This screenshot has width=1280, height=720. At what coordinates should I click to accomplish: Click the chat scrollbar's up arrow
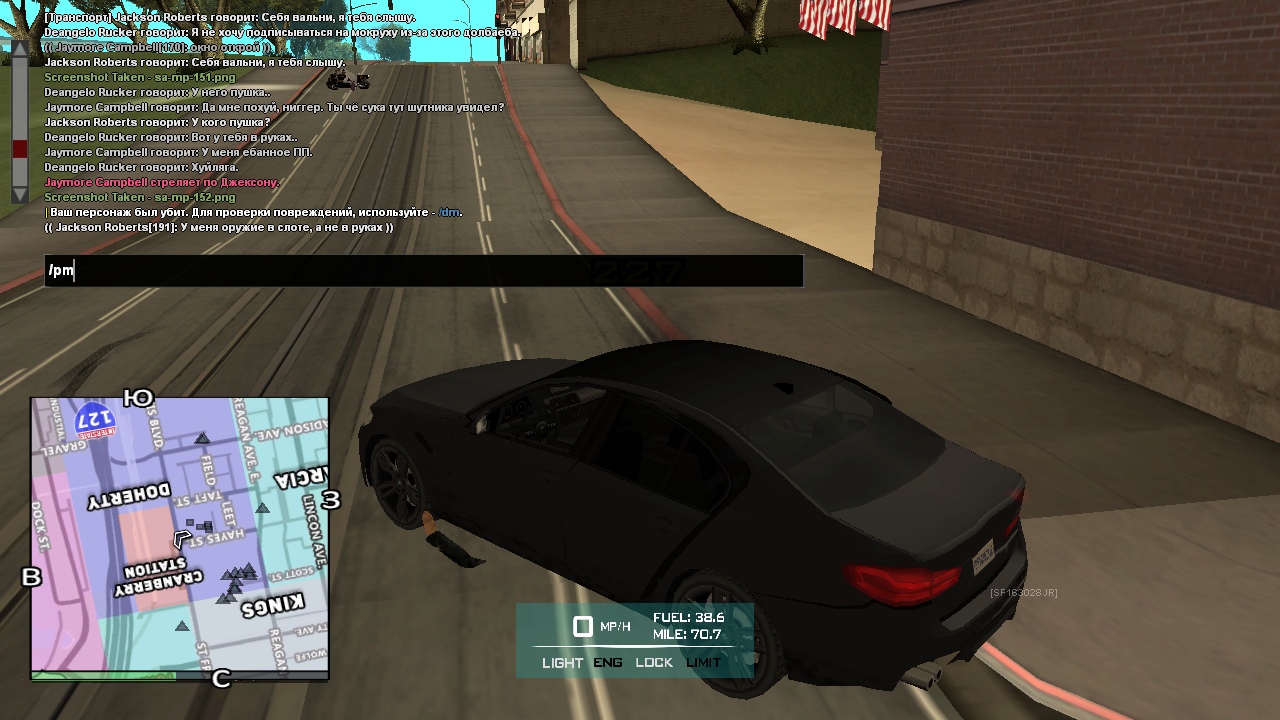[x=19, y=48]
